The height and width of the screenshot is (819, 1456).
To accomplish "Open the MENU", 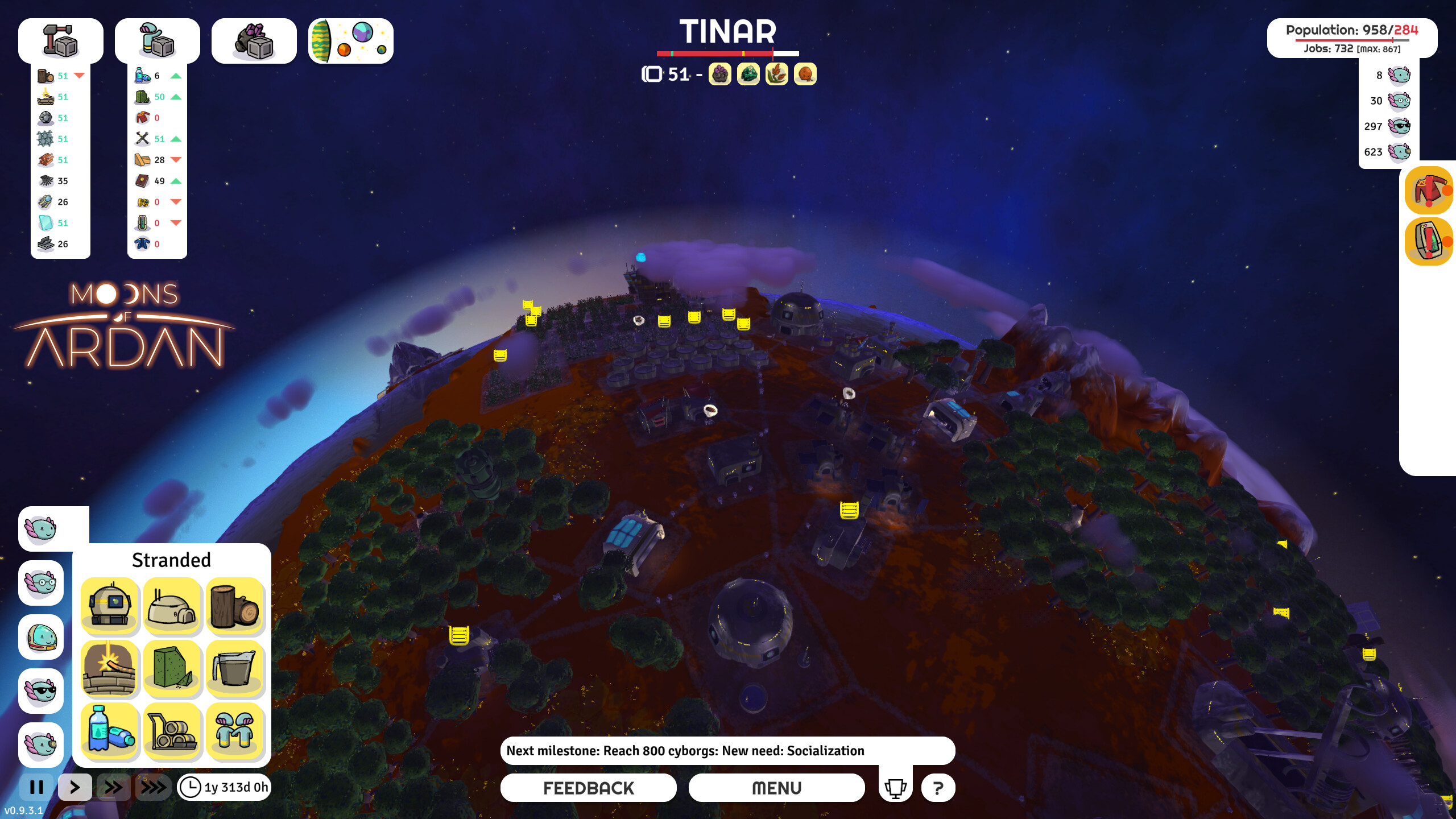I will tap(776, 788).
